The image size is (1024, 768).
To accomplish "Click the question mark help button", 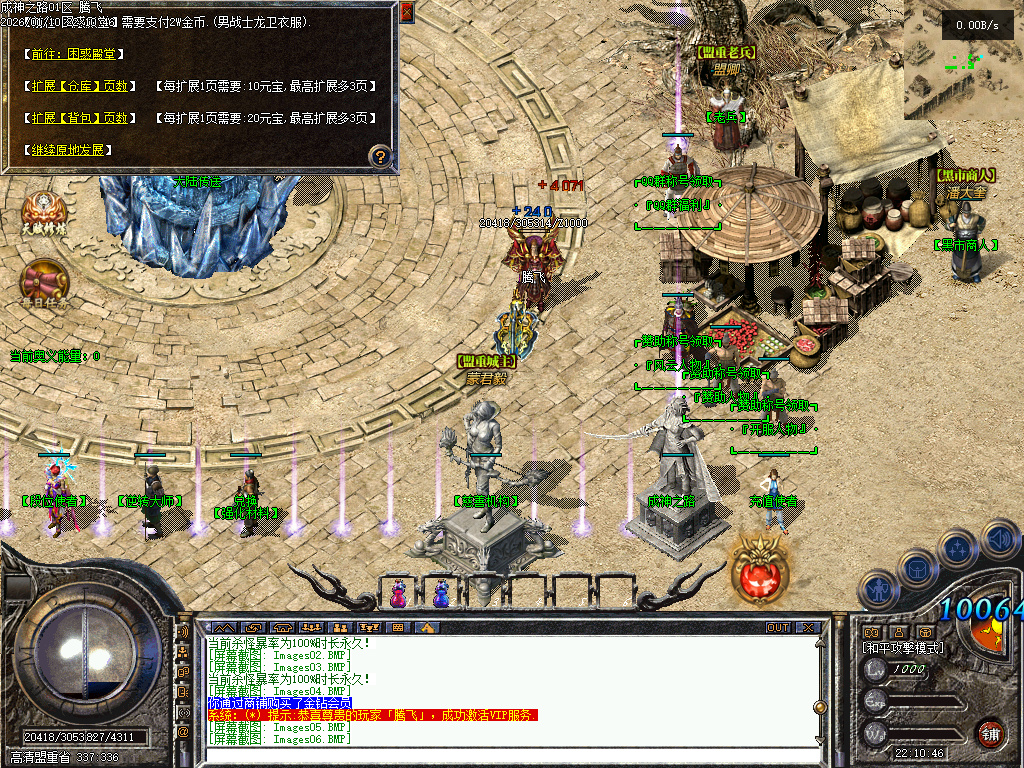I will (x=380, y=156).
